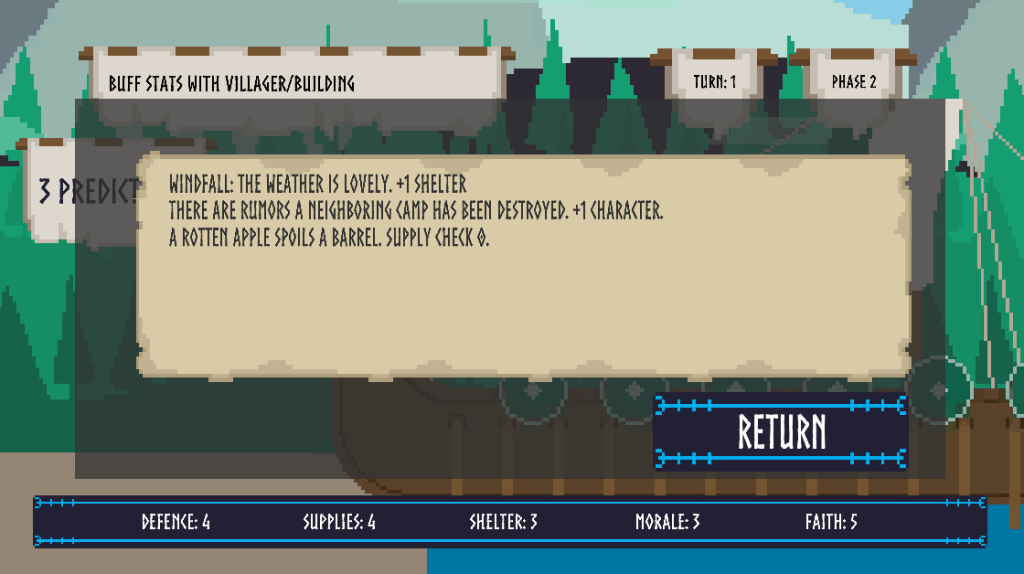The image size is (1024, 574).
Task: Click the Return button
Action: 781,432
